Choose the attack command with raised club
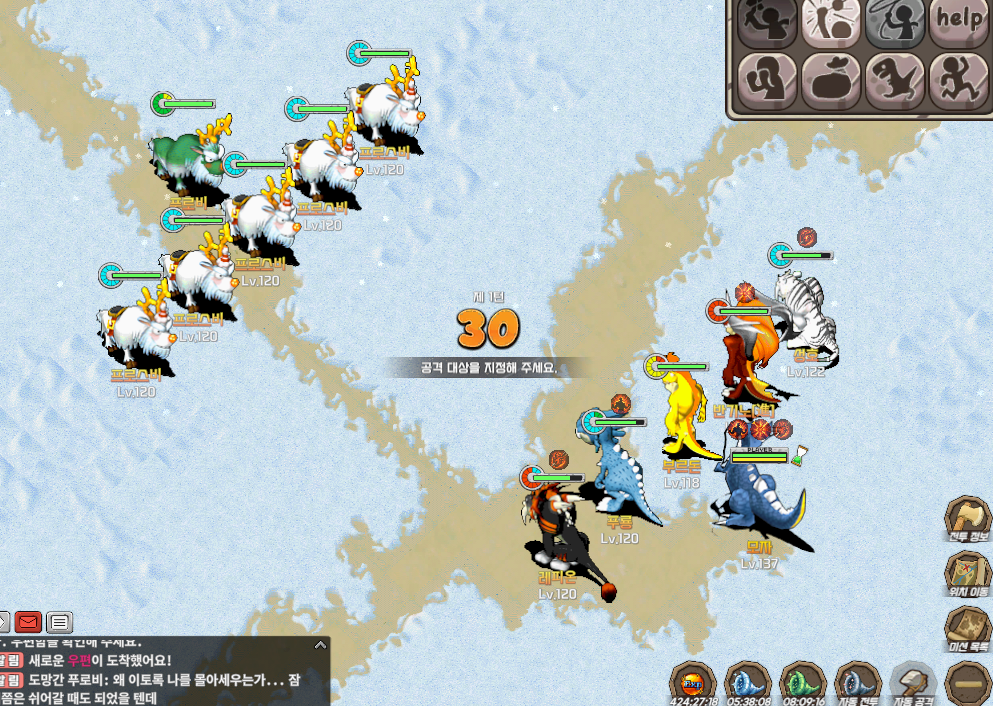993x706 pixels. pos(767,20)
